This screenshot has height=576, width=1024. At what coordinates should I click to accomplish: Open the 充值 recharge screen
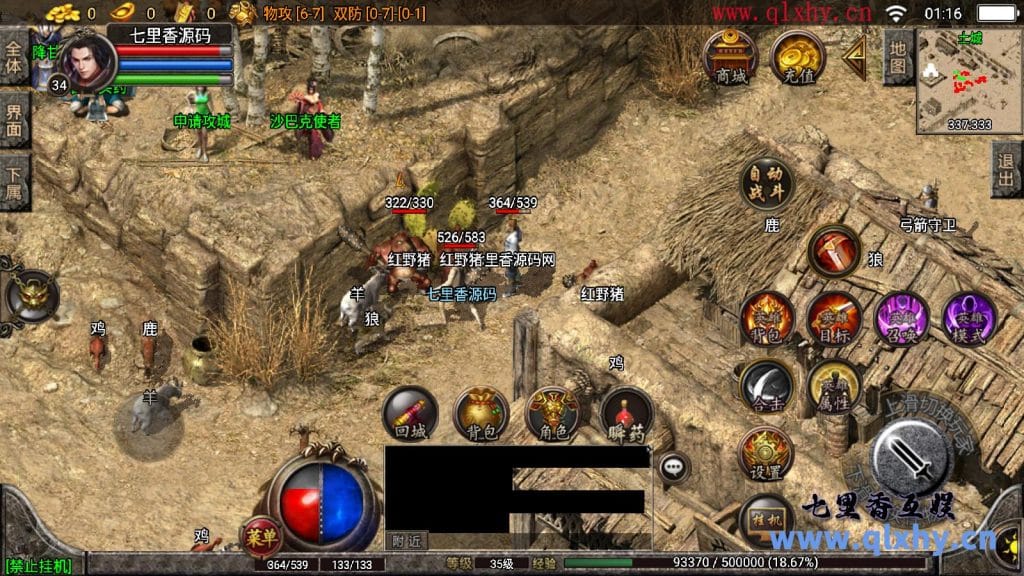pos(797,56)
